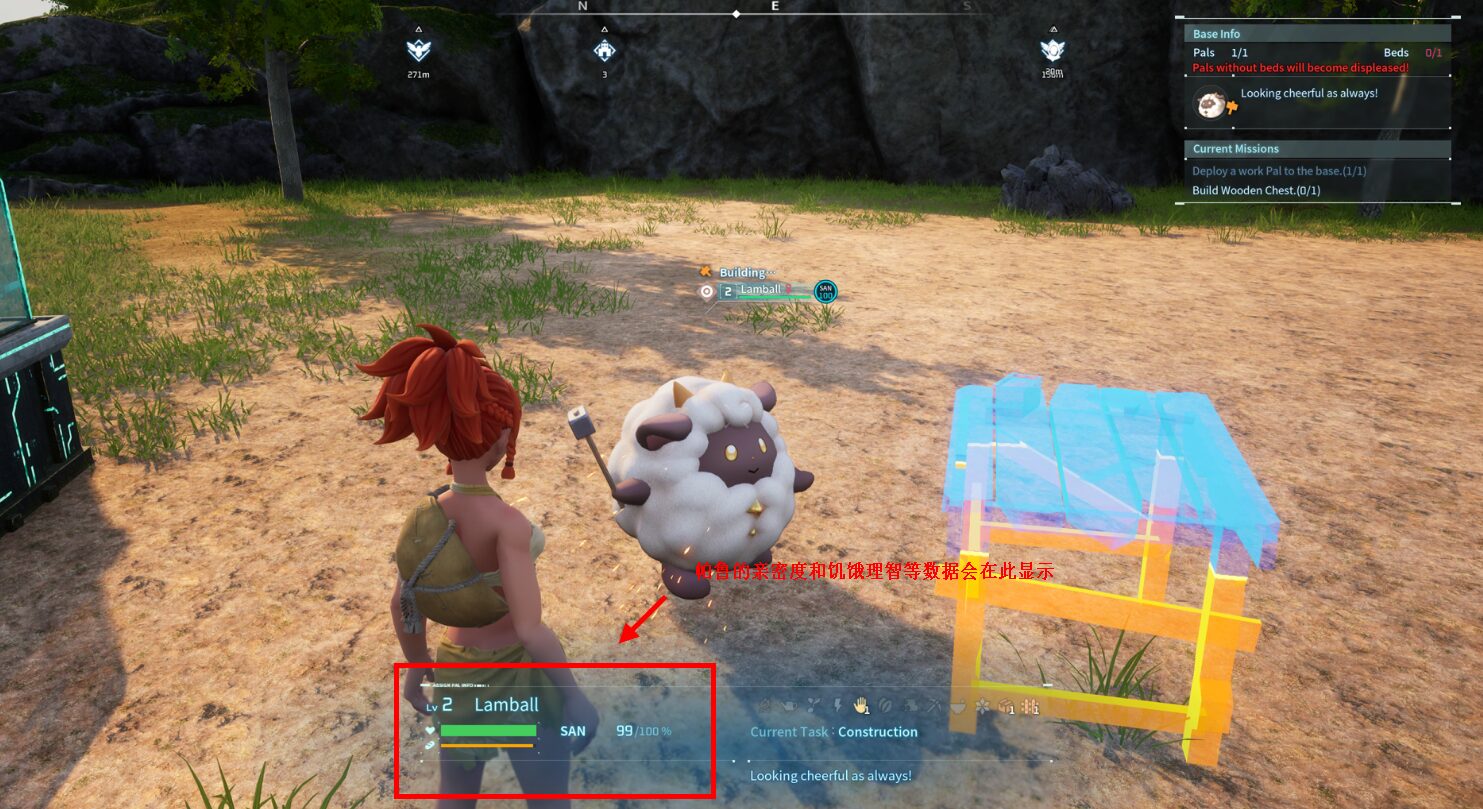
Task: Click the Lamball nameplate above the Pal
Action: 760,290
